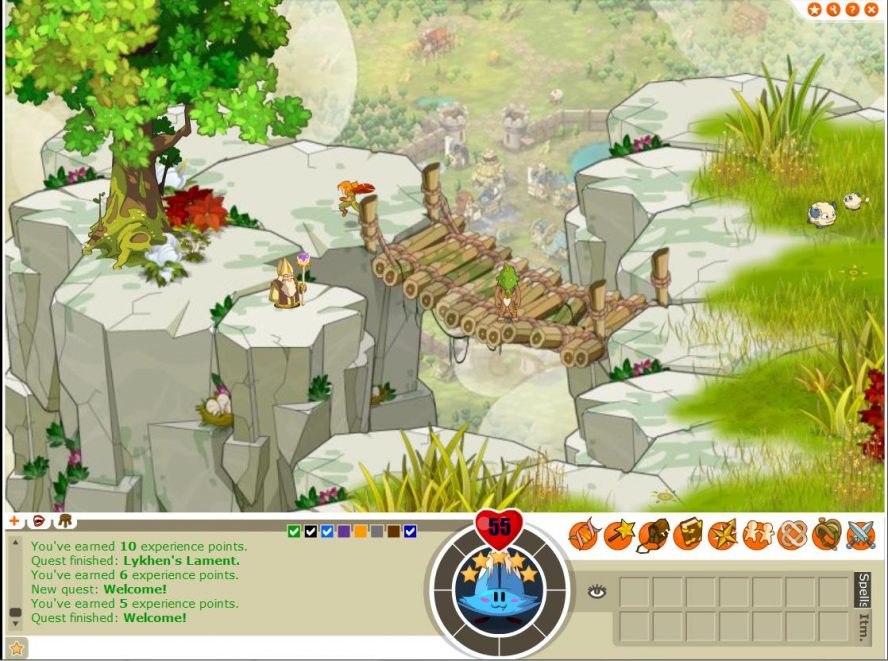
Task: Click the star button beside chat input
Action: 15,649
